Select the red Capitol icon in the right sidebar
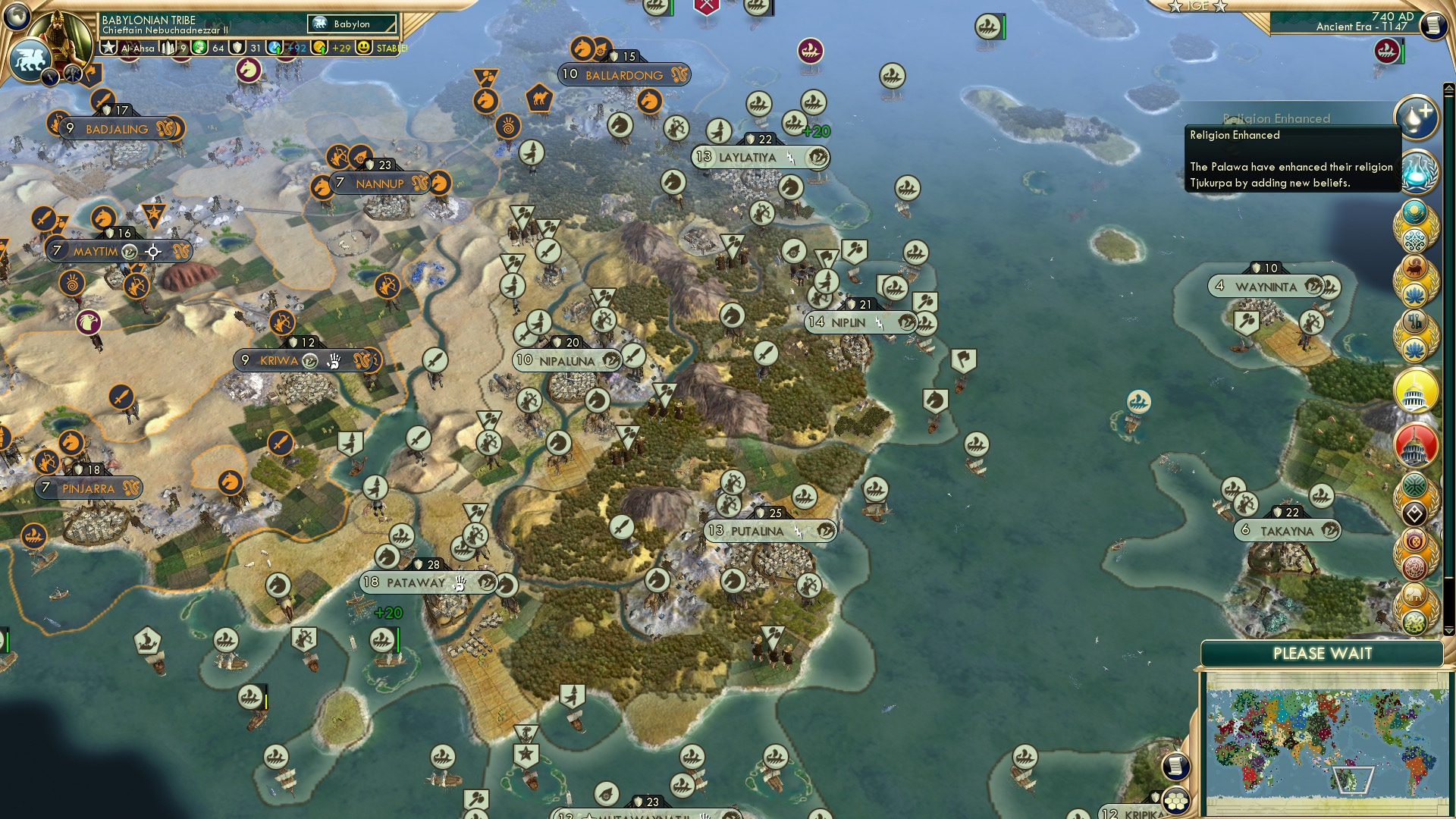The width and height of the screenshot is (1456, 819). [x=1415, y=444]
